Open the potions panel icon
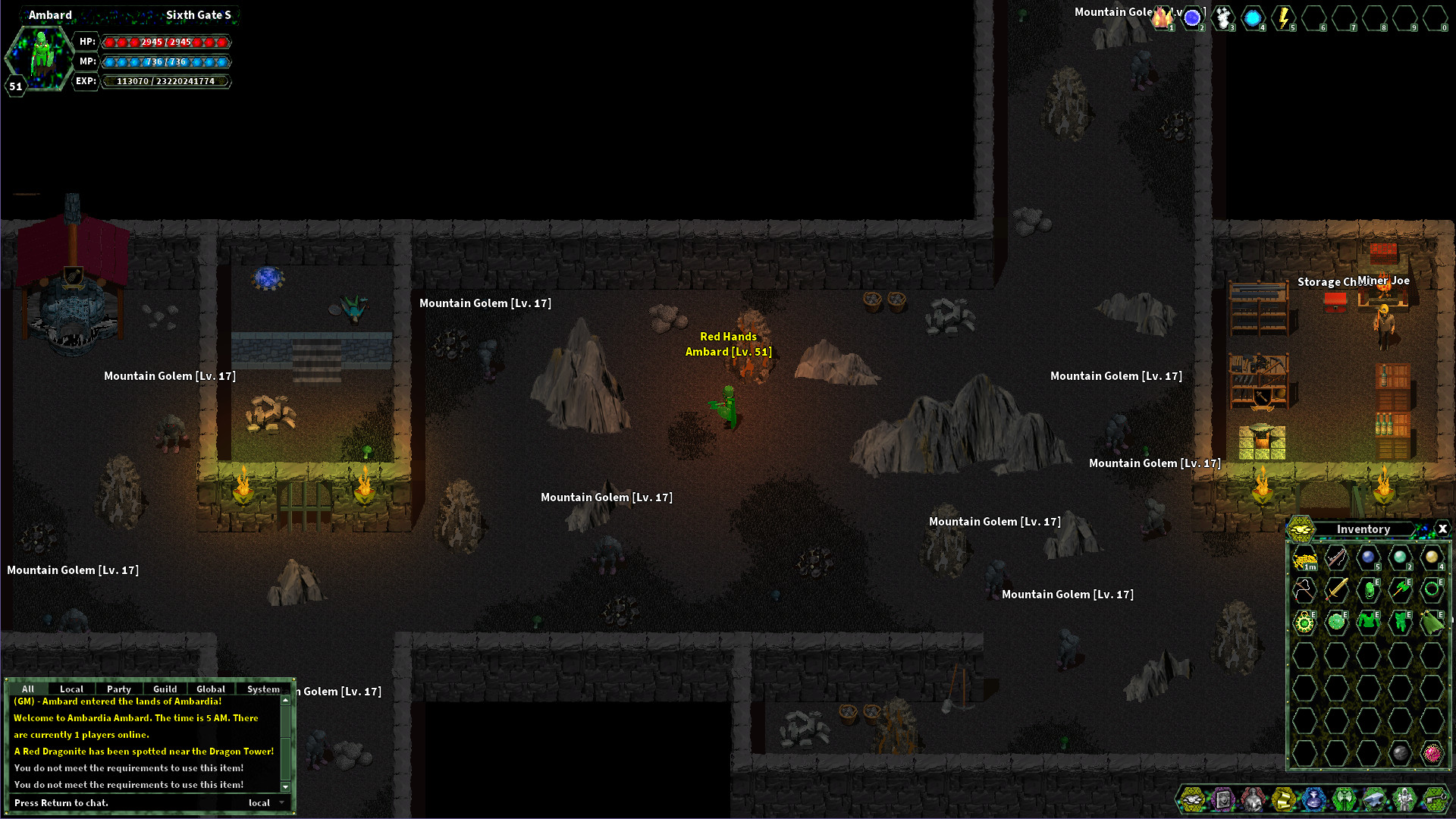The width and height of the screenshot is (1456, 819). point(1314,799)
